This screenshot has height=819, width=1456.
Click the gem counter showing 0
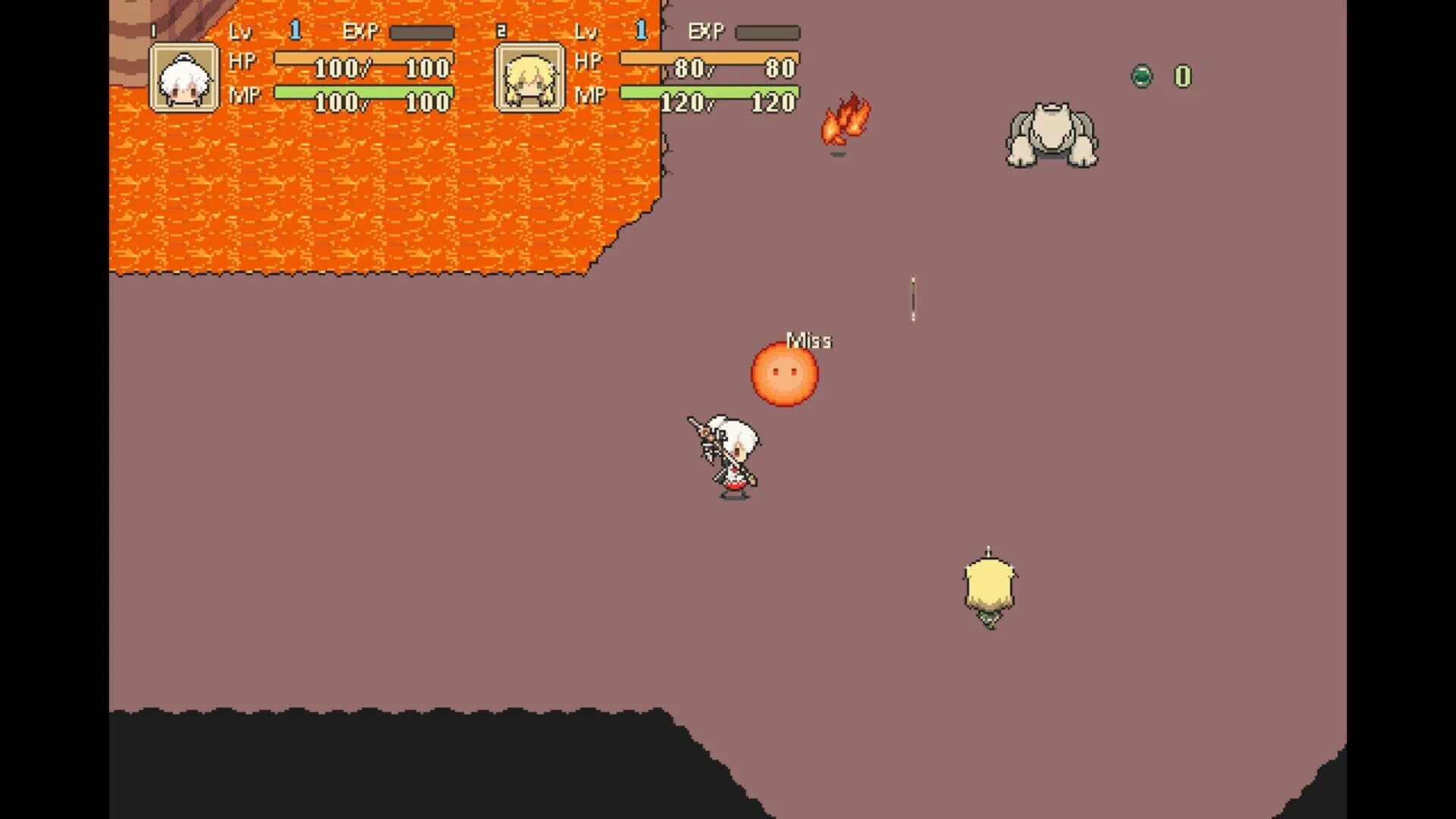[x=1181, y=76]
